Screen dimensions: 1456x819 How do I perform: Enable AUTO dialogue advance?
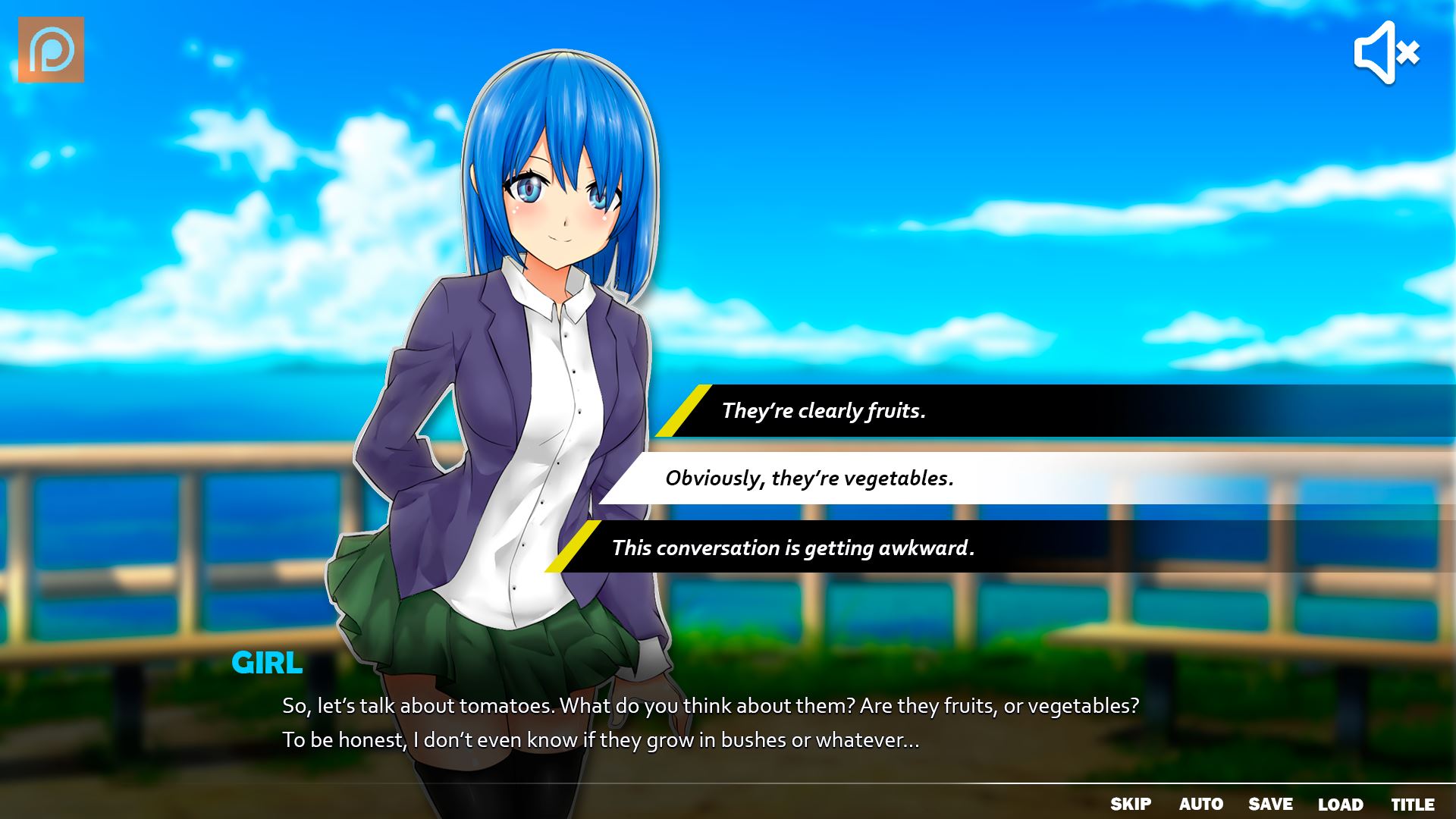click(1200, 804)
